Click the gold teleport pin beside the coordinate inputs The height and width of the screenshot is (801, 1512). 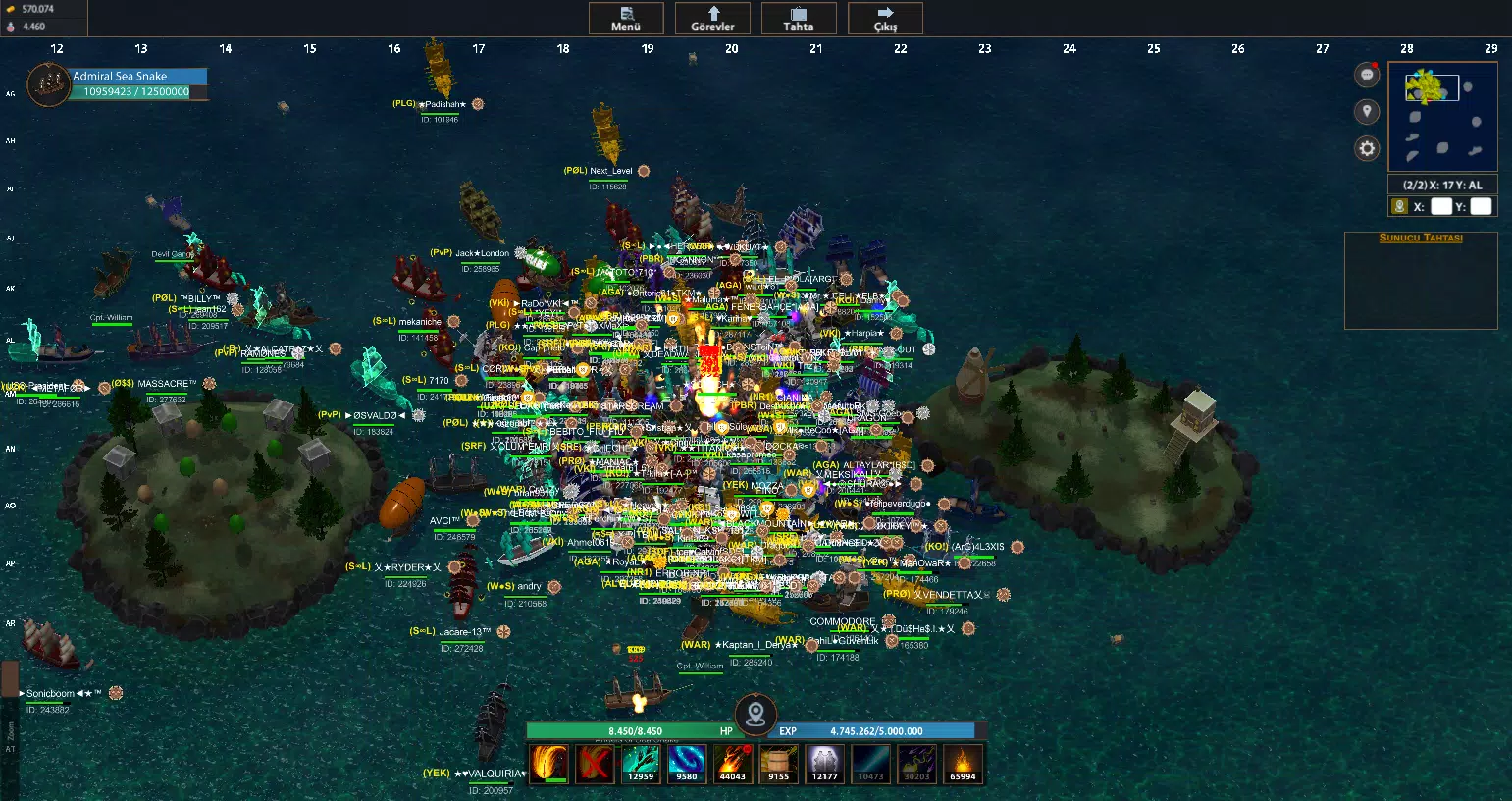1399,206
